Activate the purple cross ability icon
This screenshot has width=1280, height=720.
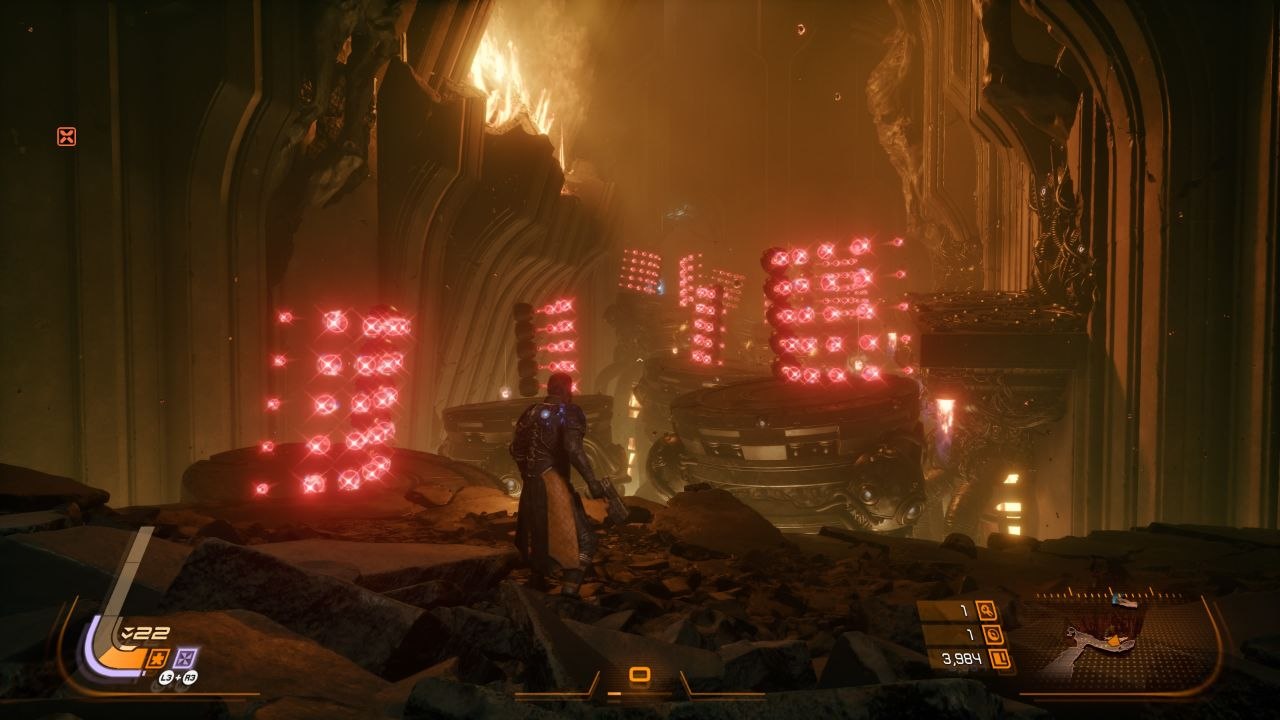tap(185, 657)
